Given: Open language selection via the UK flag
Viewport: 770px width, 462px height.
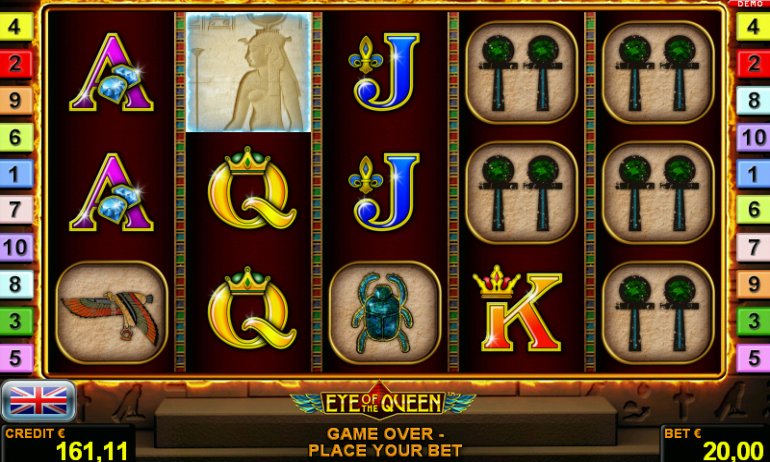Looking at the screenshot, I should click(39, 401).
